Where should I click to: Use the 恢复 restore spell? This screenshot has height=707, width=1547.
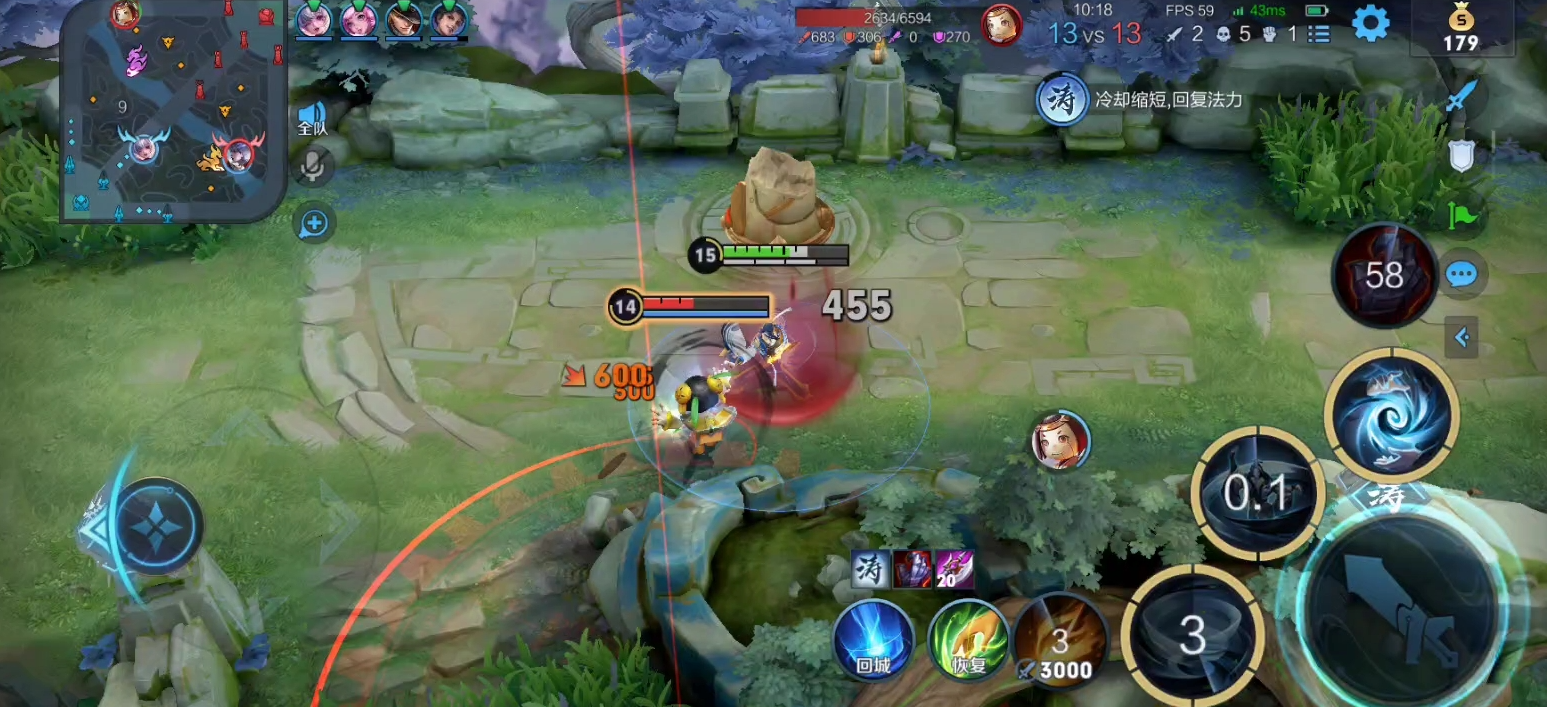(x=967, y=639)
